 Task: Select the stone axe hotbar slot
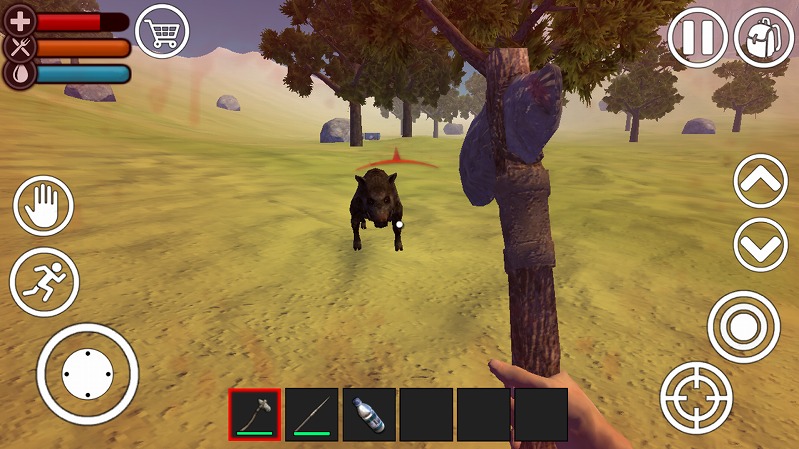[255, 414]
